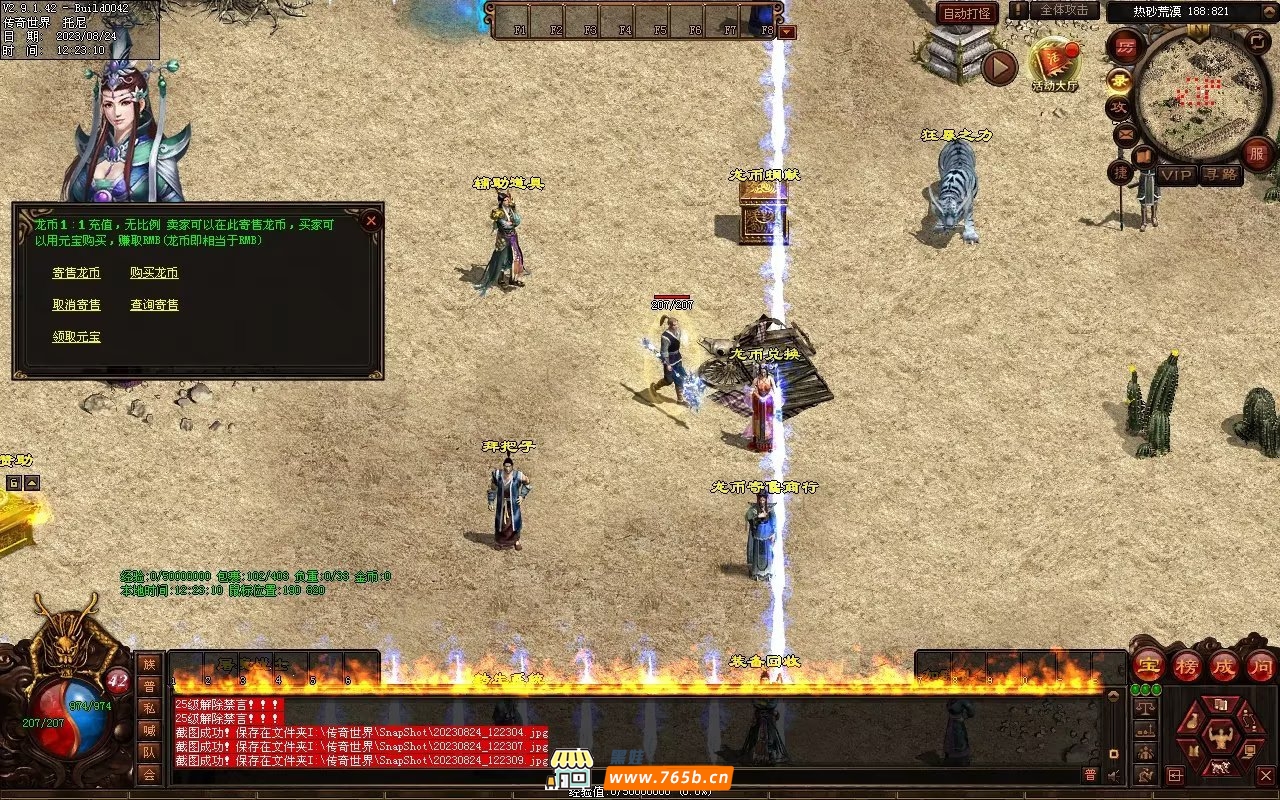Show the 榜 rankings button
Screen dimensions: 1280x800
(x=1187, y=666)
